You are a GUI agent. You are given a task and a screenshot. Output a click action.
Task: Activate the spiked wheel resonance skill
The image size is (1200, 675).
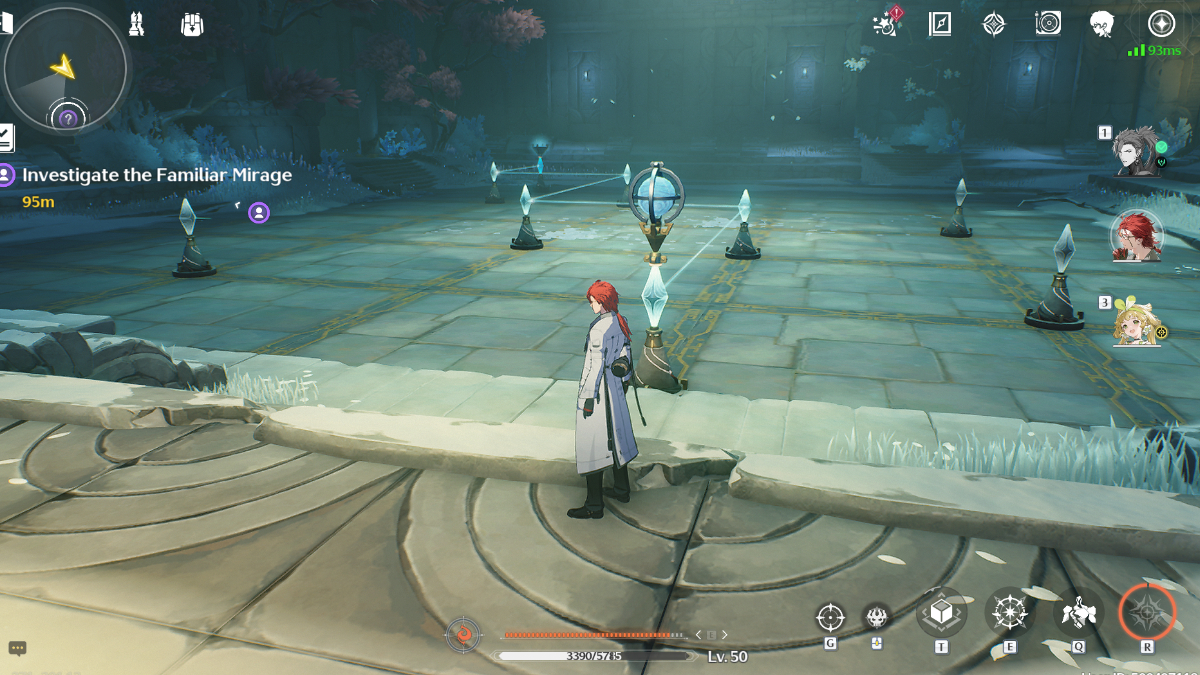pyautogui.click(x=1009, y=611)
